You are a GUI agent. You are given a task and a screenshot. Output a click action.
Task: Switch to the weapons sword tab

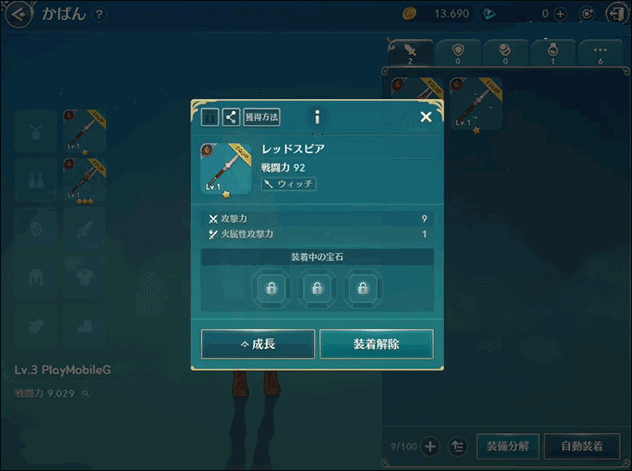[x=410, y=53]
